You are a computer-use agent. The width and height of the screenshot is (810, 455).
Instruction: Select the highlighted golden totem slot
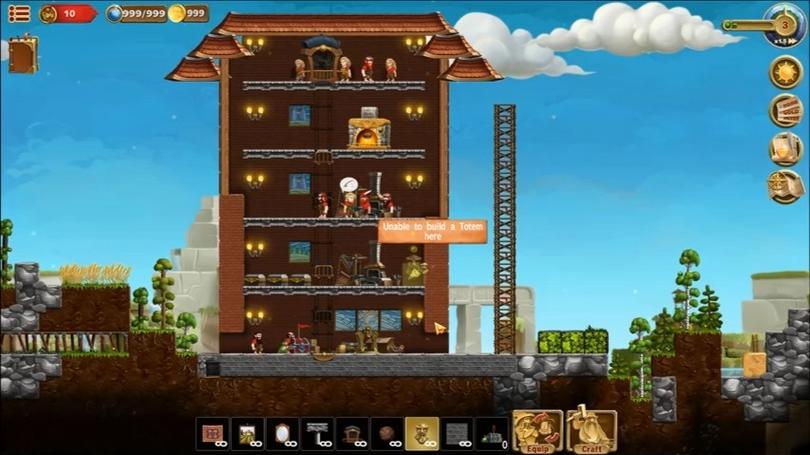coord(422,433)
